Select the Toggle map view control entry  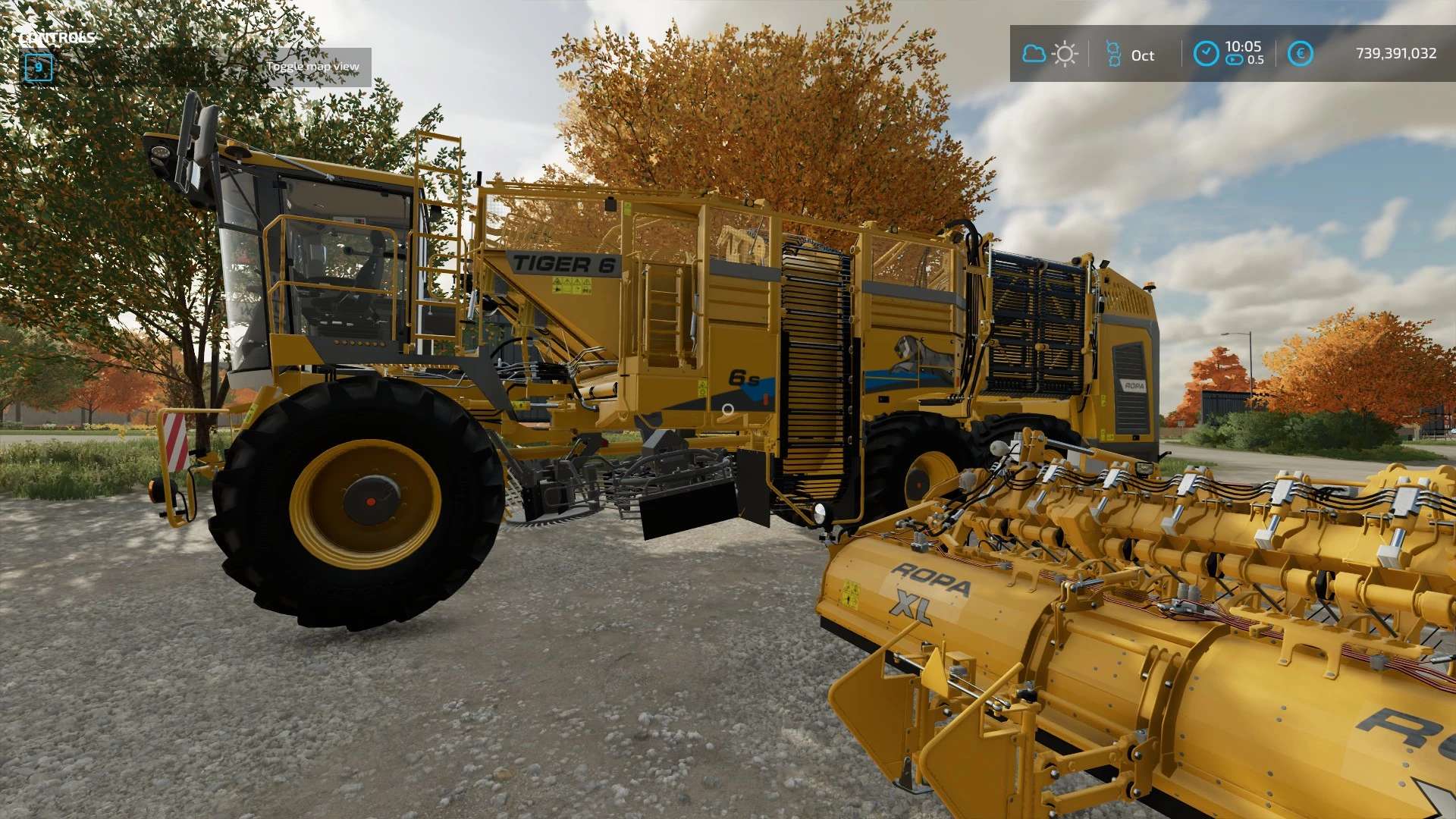tap(312, 67)
